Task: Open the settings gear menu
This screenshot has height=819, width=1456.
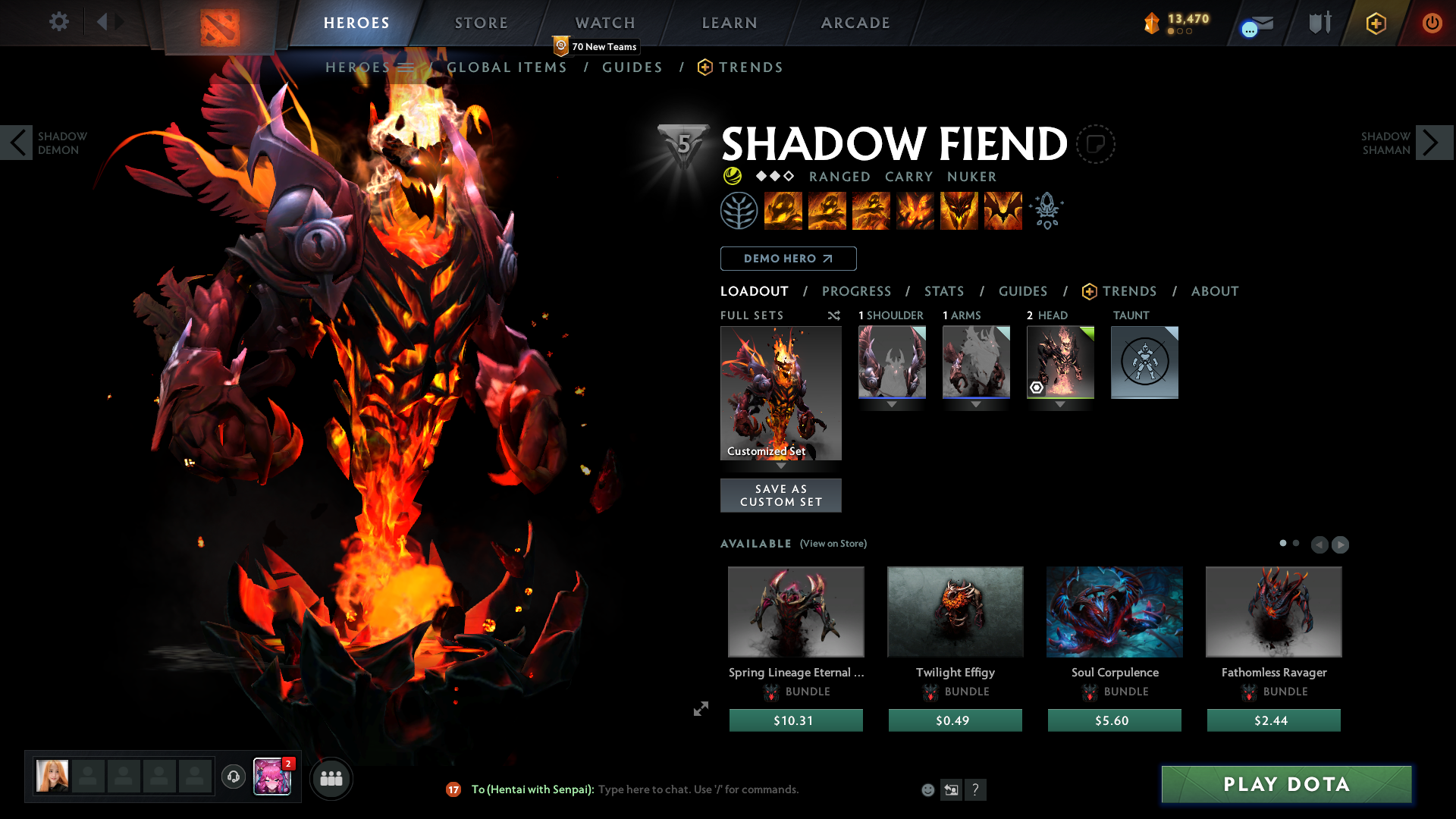Action: 59,22
